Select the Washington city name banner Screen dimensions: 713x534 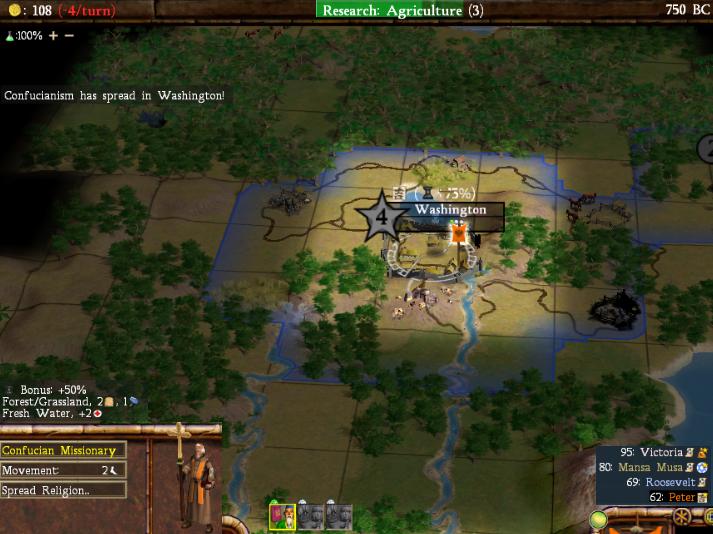(x=449, y=210)
